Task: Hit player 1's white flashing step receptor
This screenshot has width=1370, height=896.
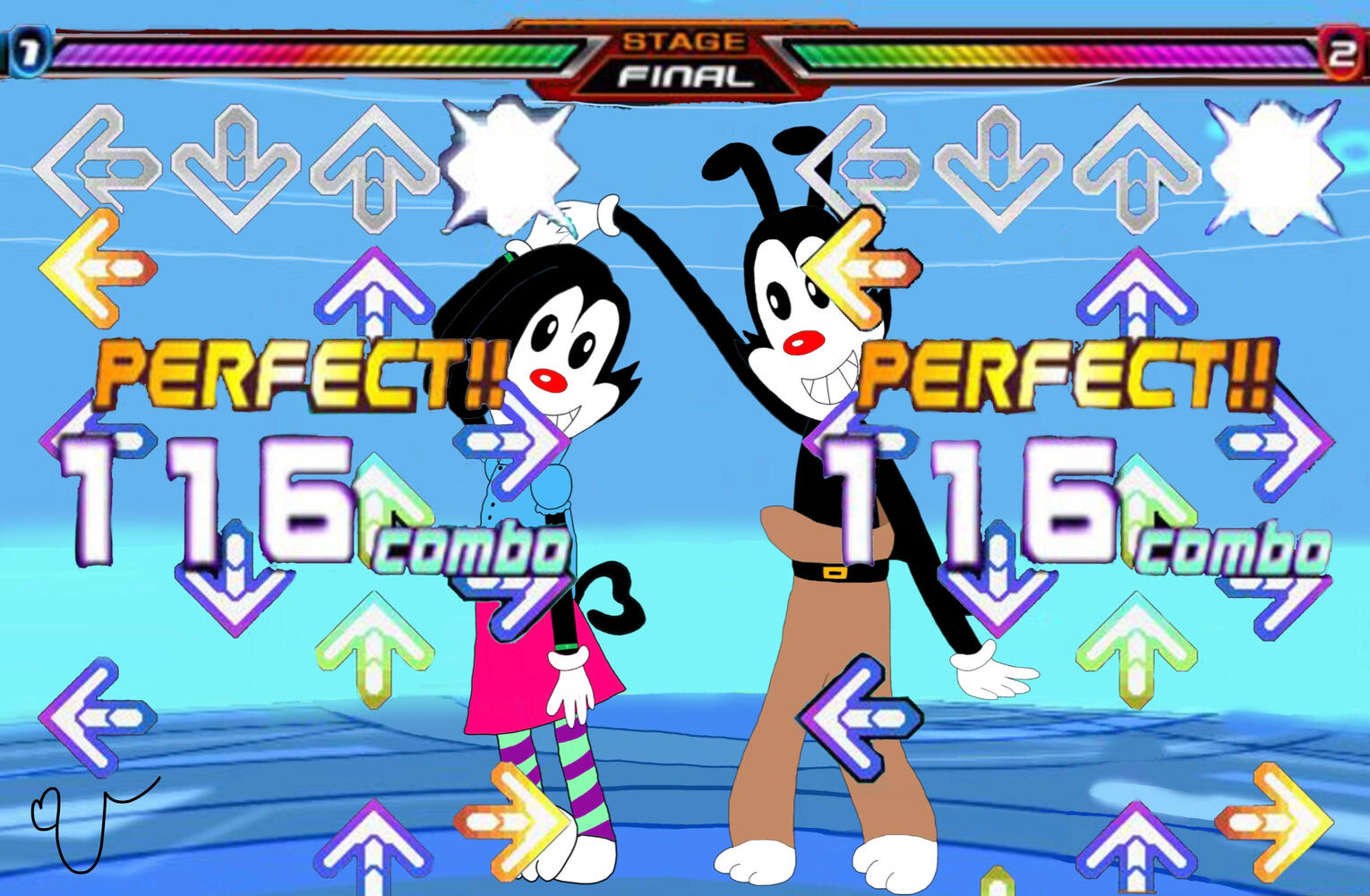Action: click(x=508, y=166)
